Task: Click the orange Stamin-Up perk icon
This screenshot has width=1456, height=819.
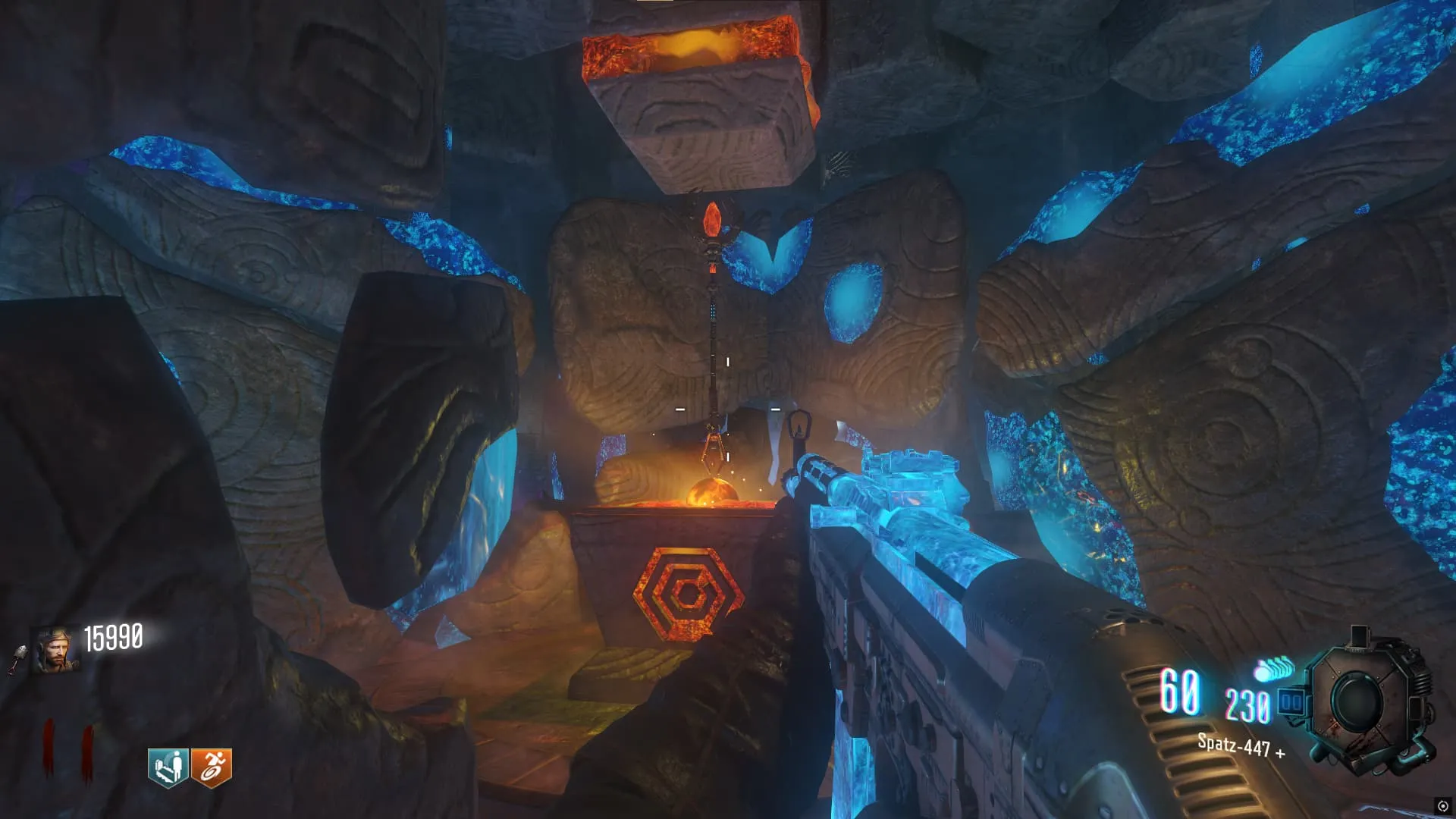Action: click(212, 767)
